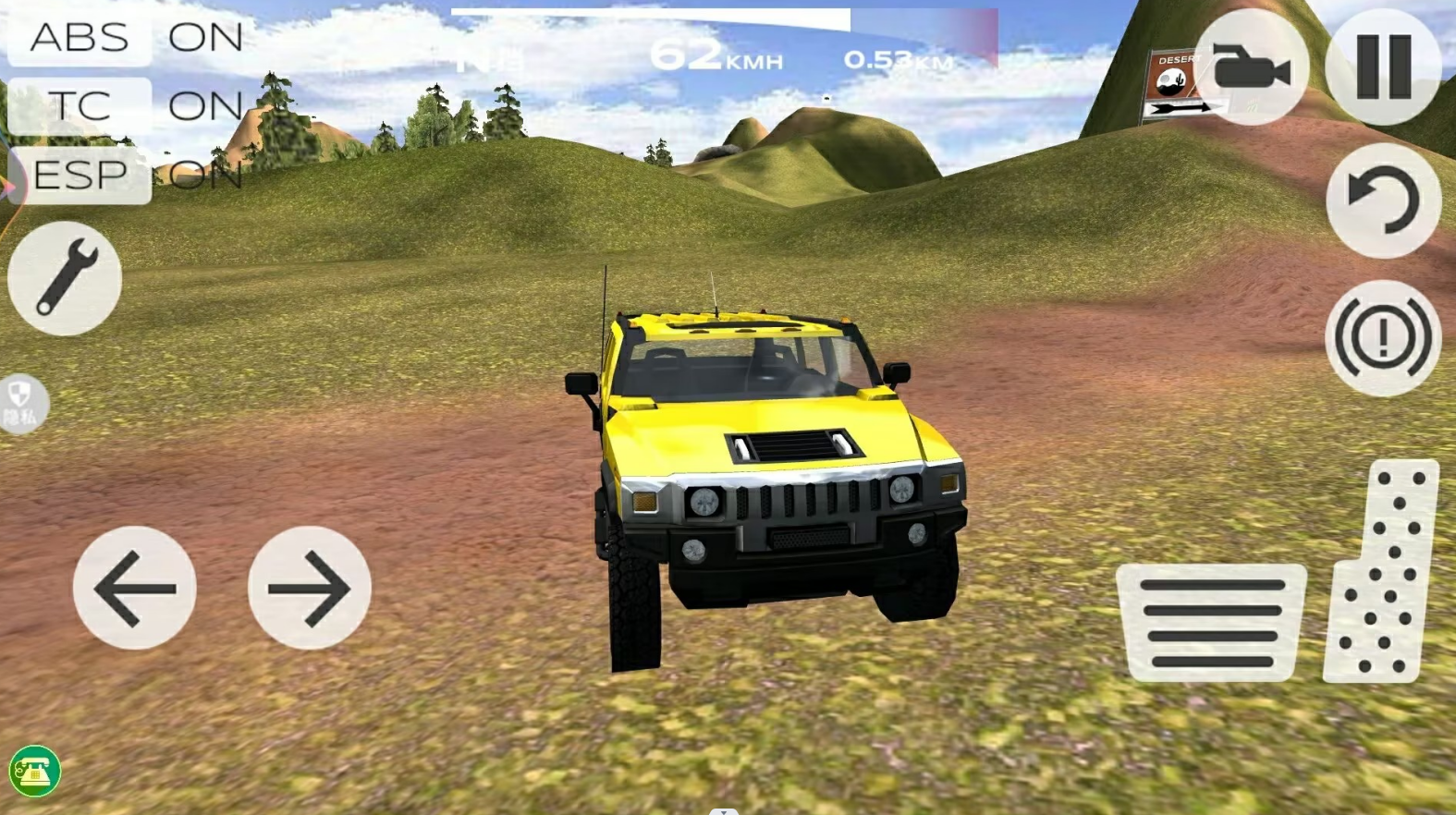
Task: Open the wrench repair menu
Action: pyautogui.click(x=65, y=278)
